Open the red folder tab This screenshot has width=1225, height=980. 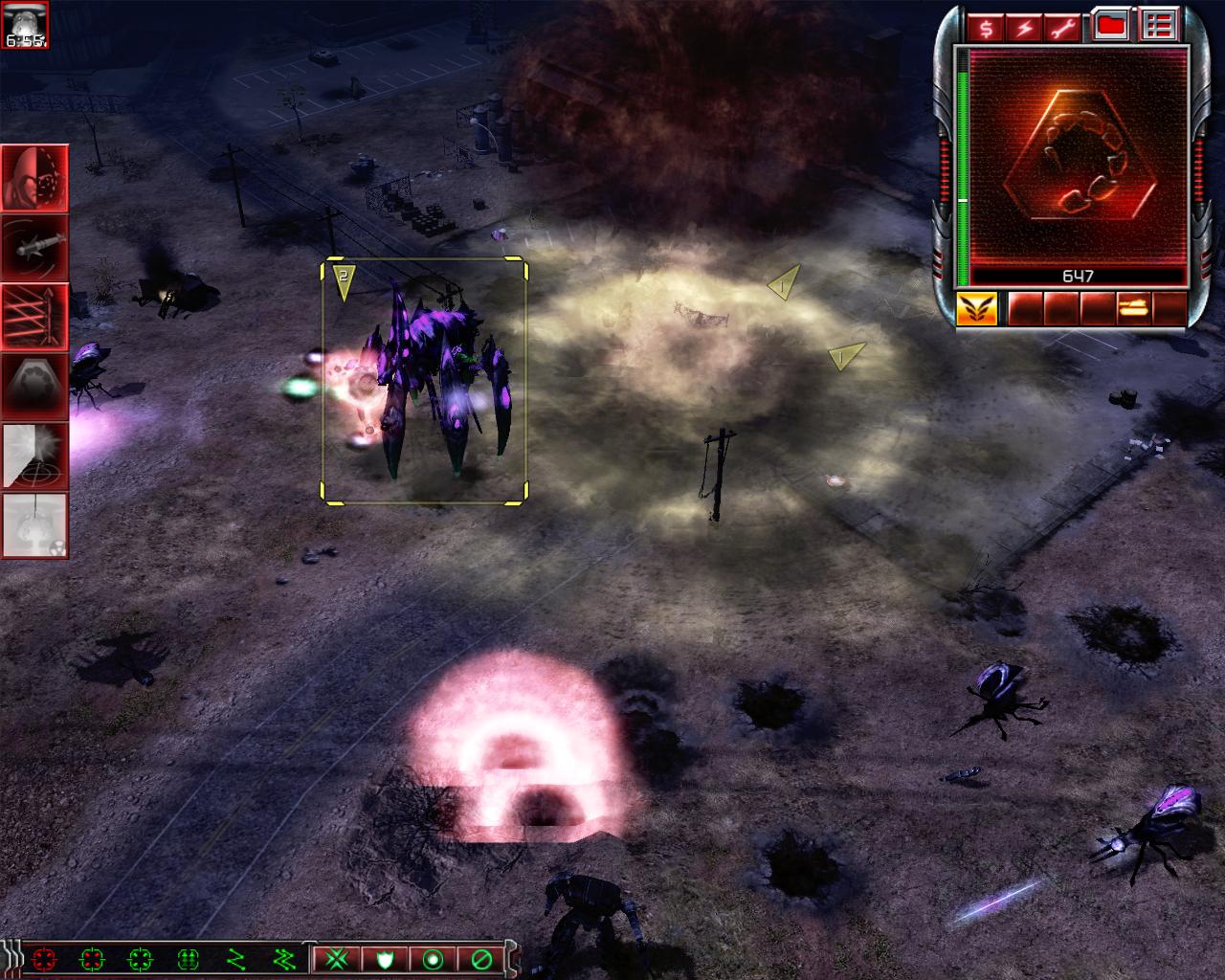(1111, 26)
